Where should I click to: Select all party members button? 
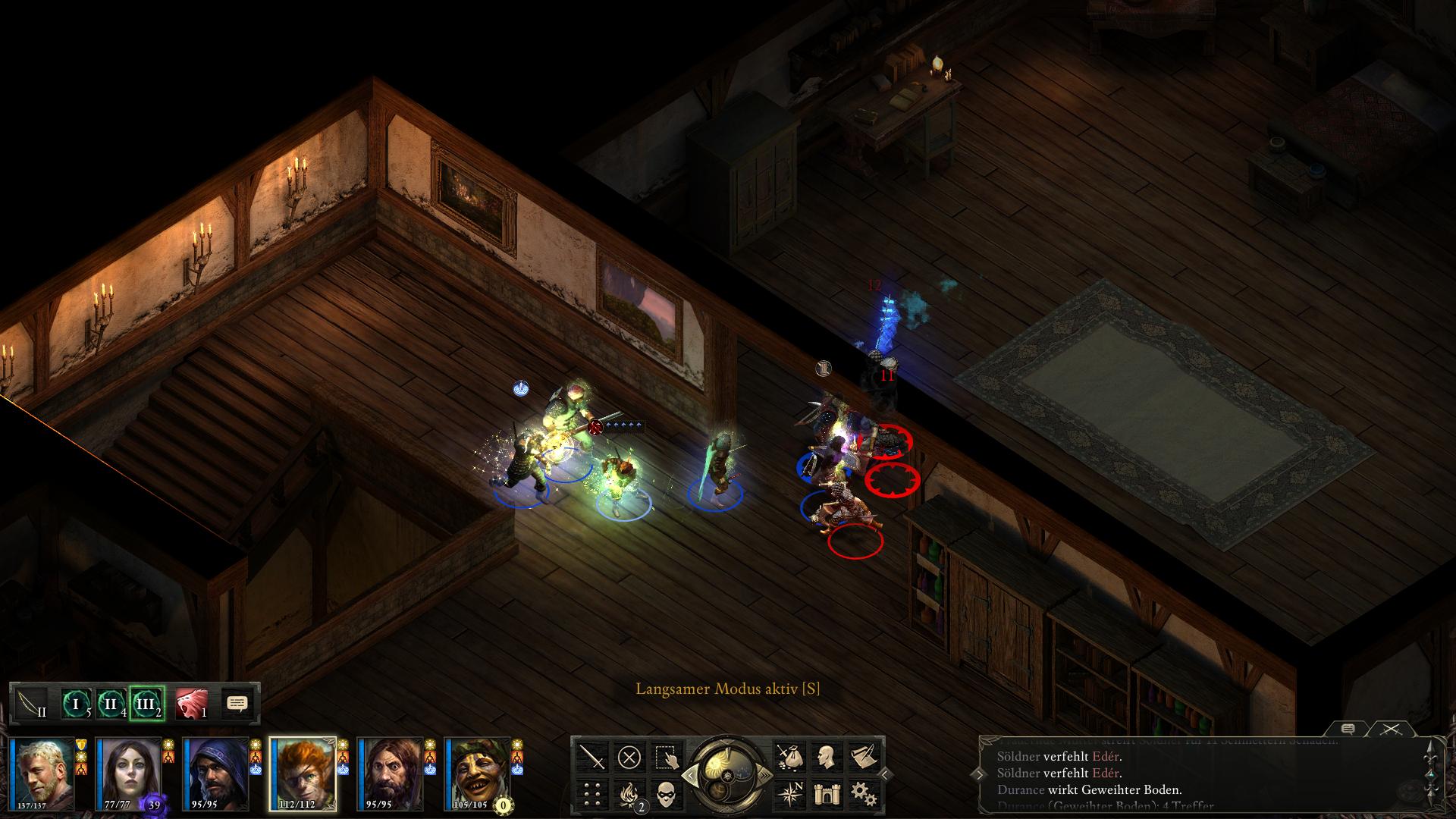click(666, 757)
